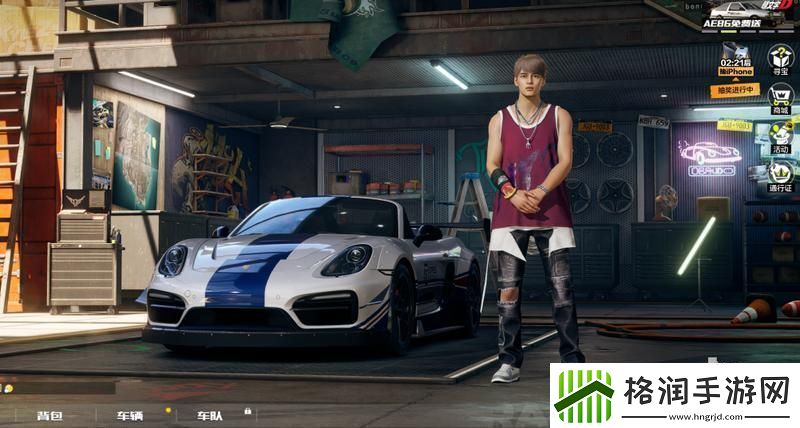
Task: Open the 寻宝 treasure hunt box icon
Action: (x=781, y=58)
